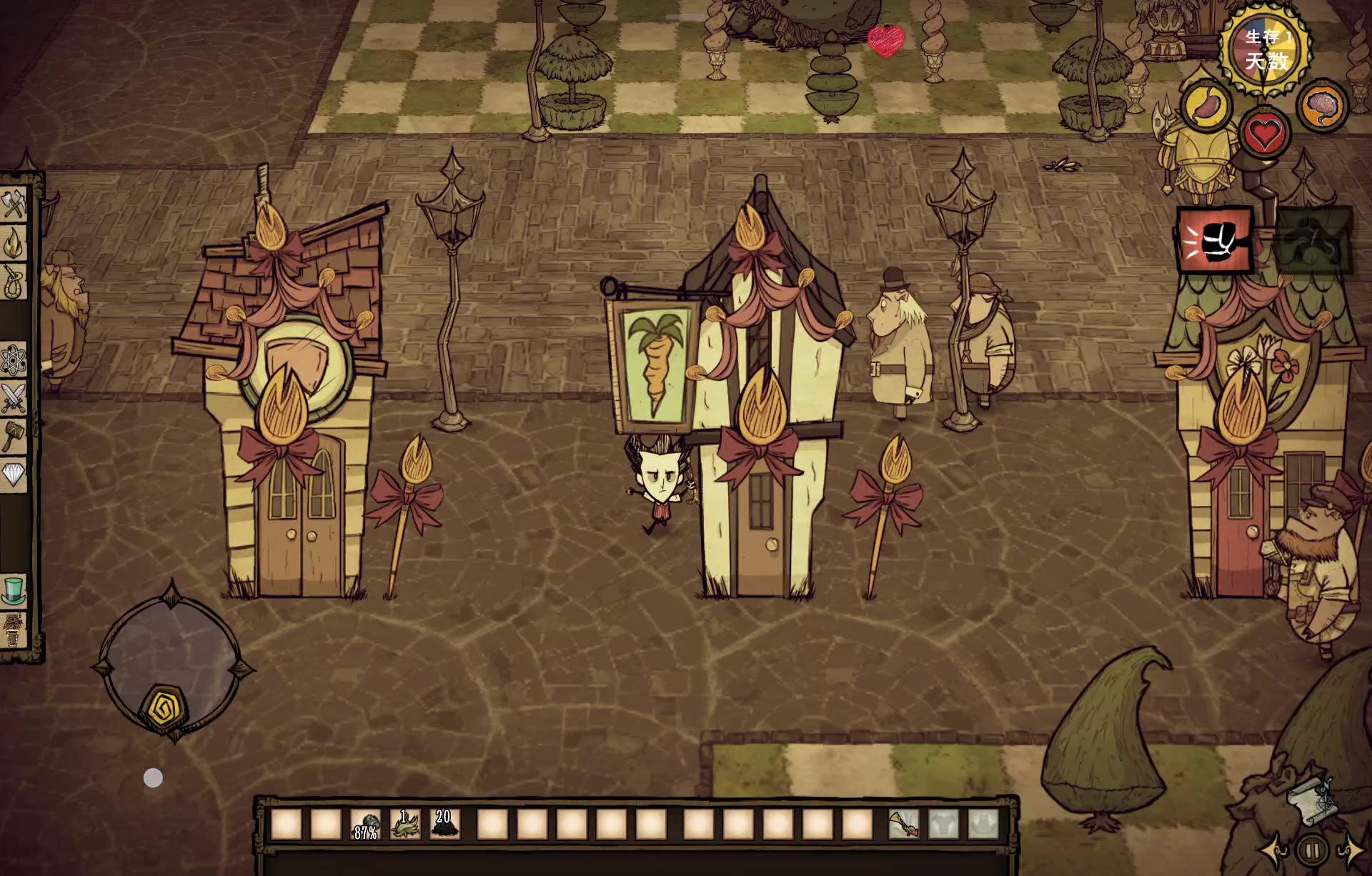Open the bottom crafting tab below the hat
Viewport: 1372px width, 876px height.
tap(14, 630)
